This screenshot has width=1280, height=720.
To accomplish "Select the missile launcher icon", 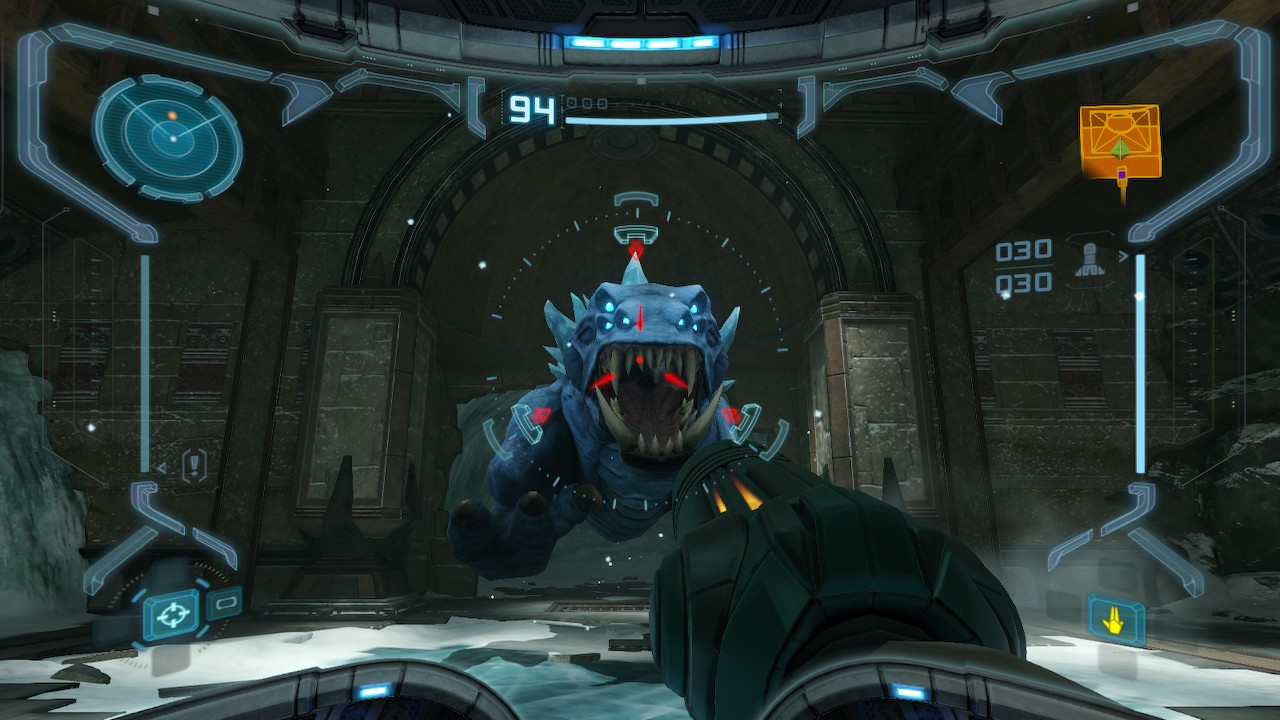I will 1087,257.
